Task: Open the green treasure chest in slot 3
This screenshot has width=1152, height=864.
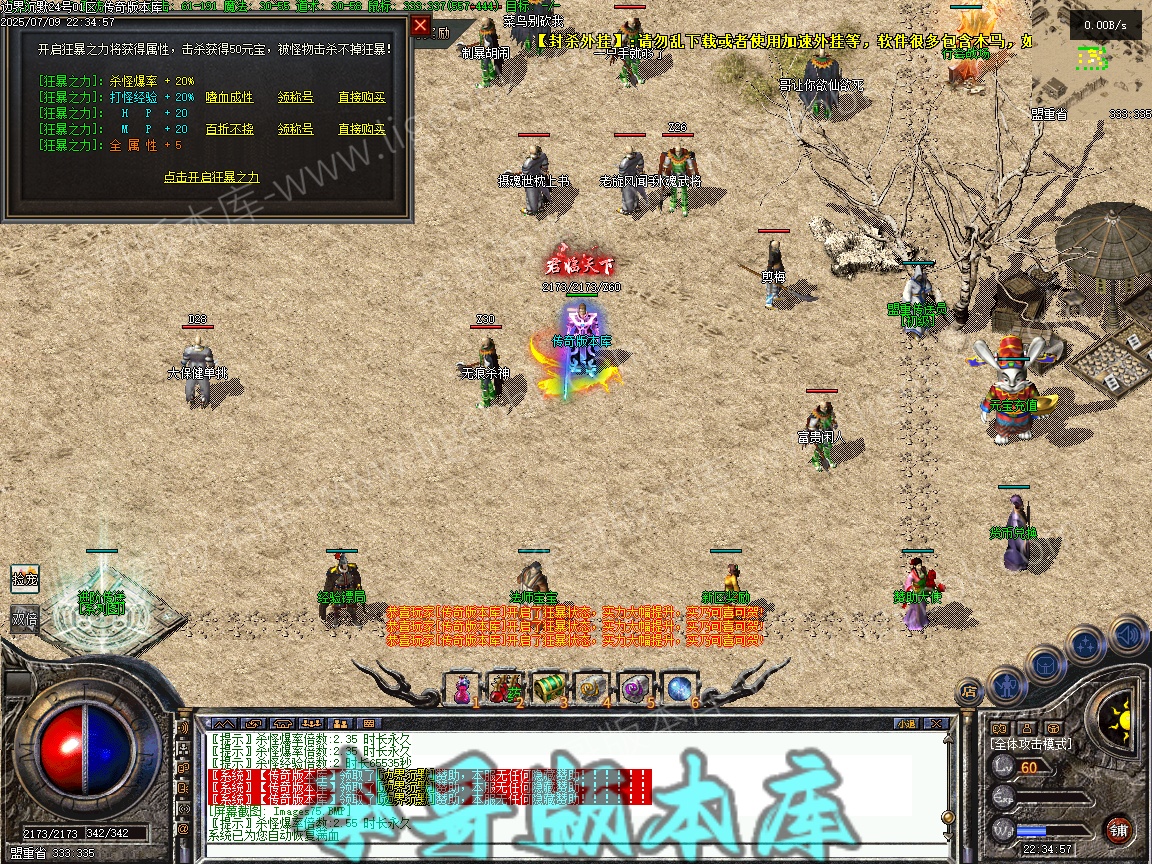Action: coord(548,688)
